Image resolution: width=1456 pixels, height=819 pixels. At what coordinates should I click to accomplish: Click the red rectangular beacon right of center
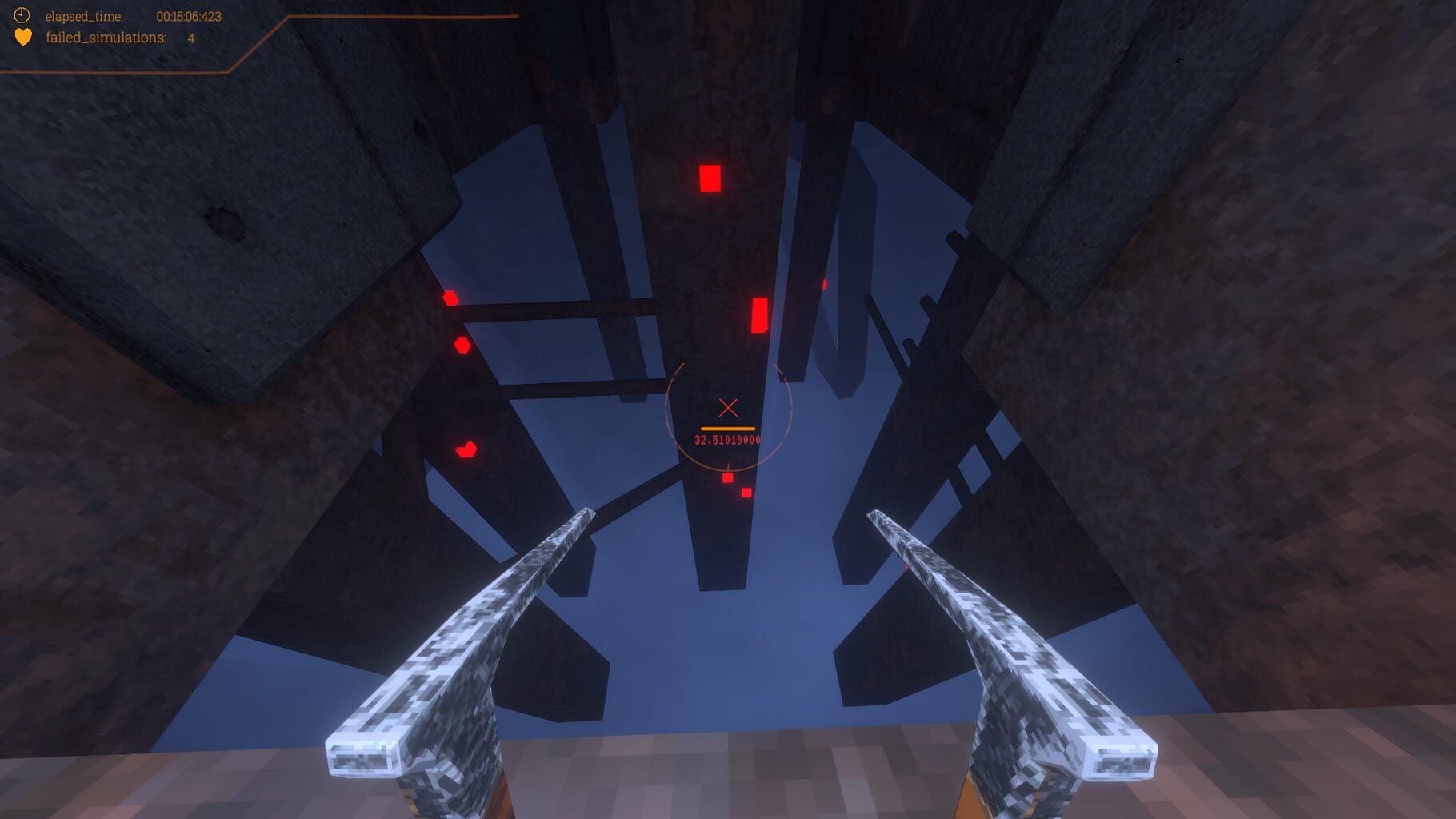point(758,314)
